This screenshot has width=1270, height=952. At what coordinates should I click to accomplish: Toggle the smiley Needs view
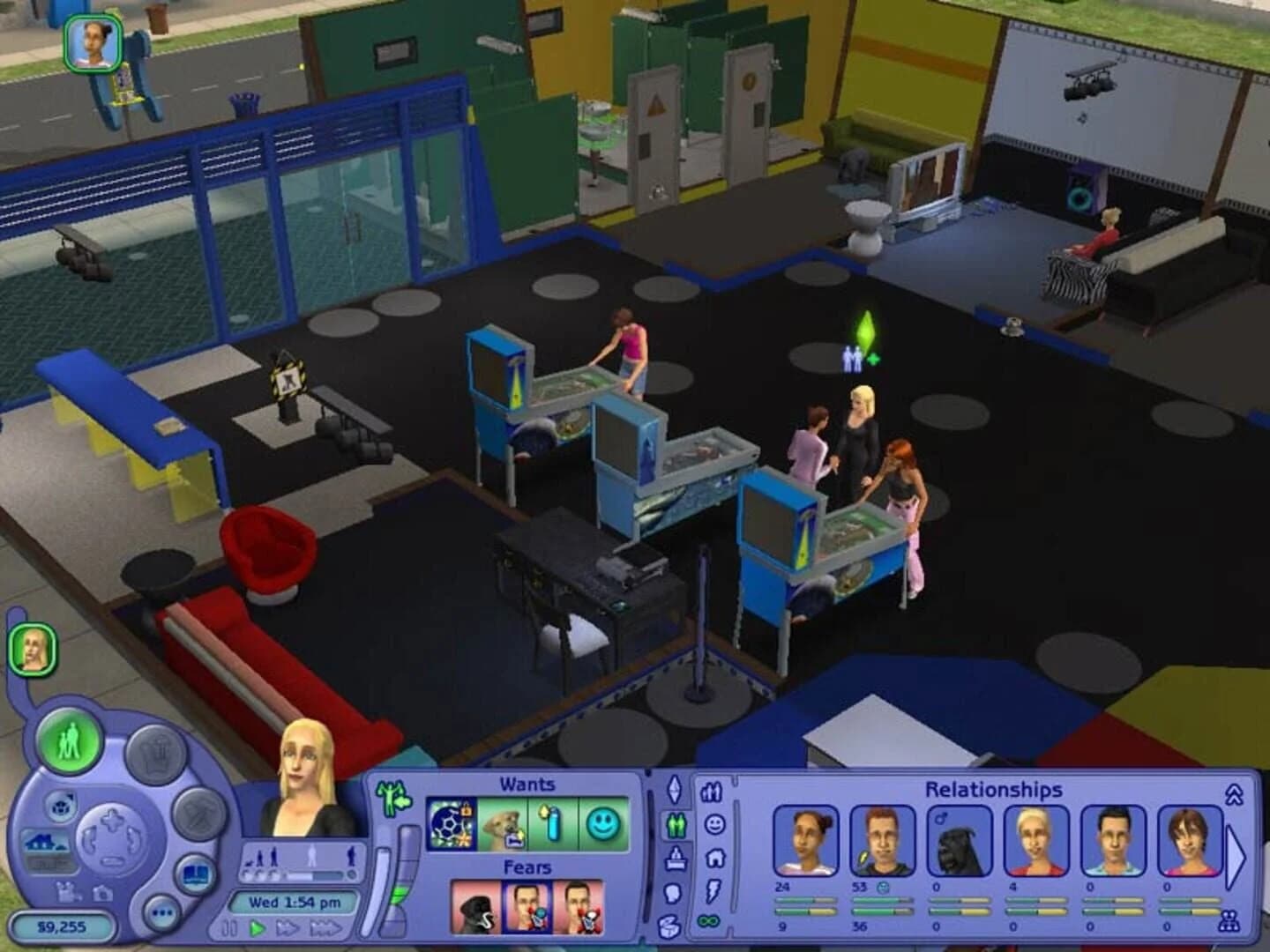[x=715, y=823]
